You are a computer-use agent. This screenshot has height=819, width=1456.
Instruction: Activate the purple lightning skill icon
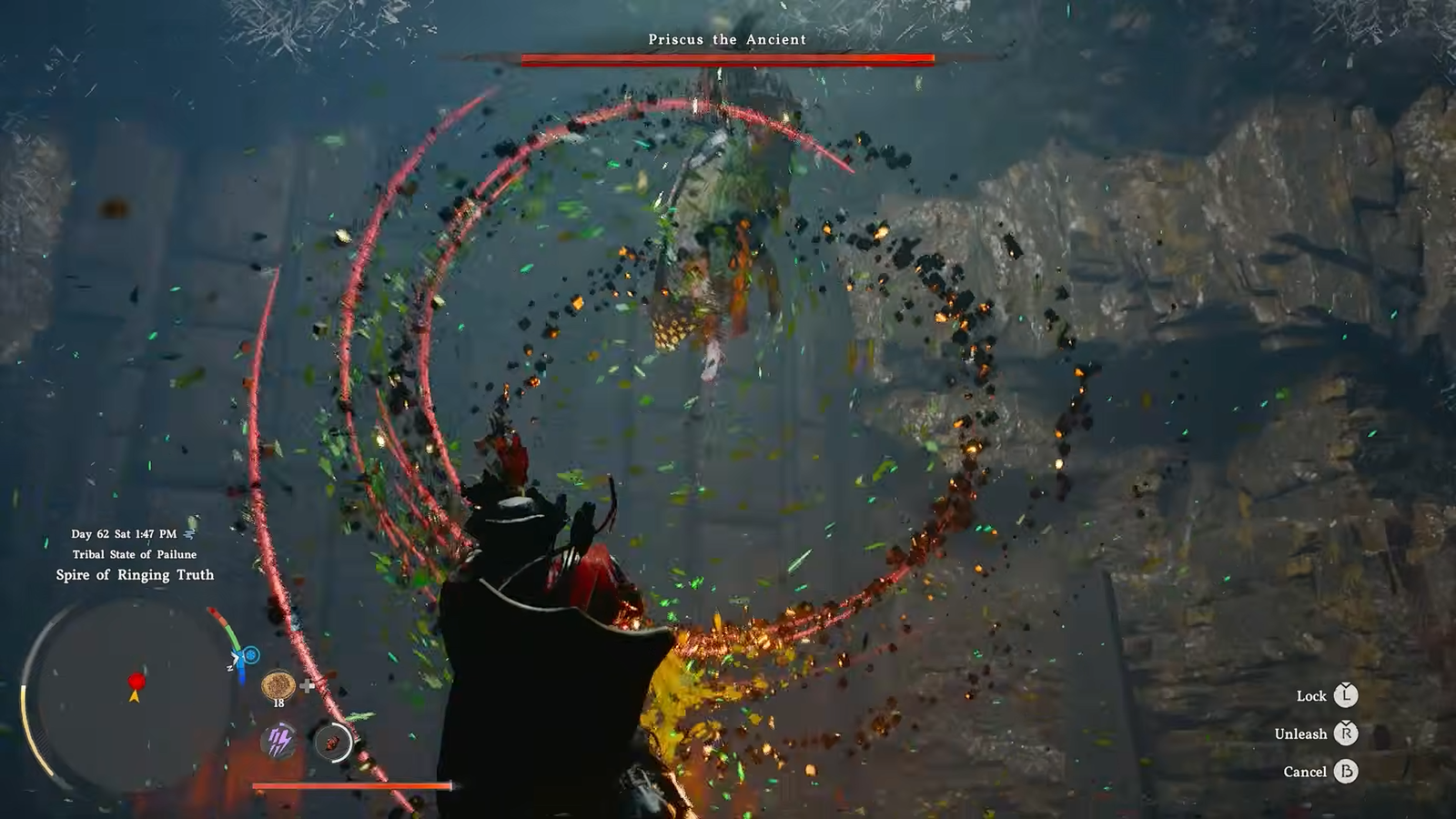(278, 742)
